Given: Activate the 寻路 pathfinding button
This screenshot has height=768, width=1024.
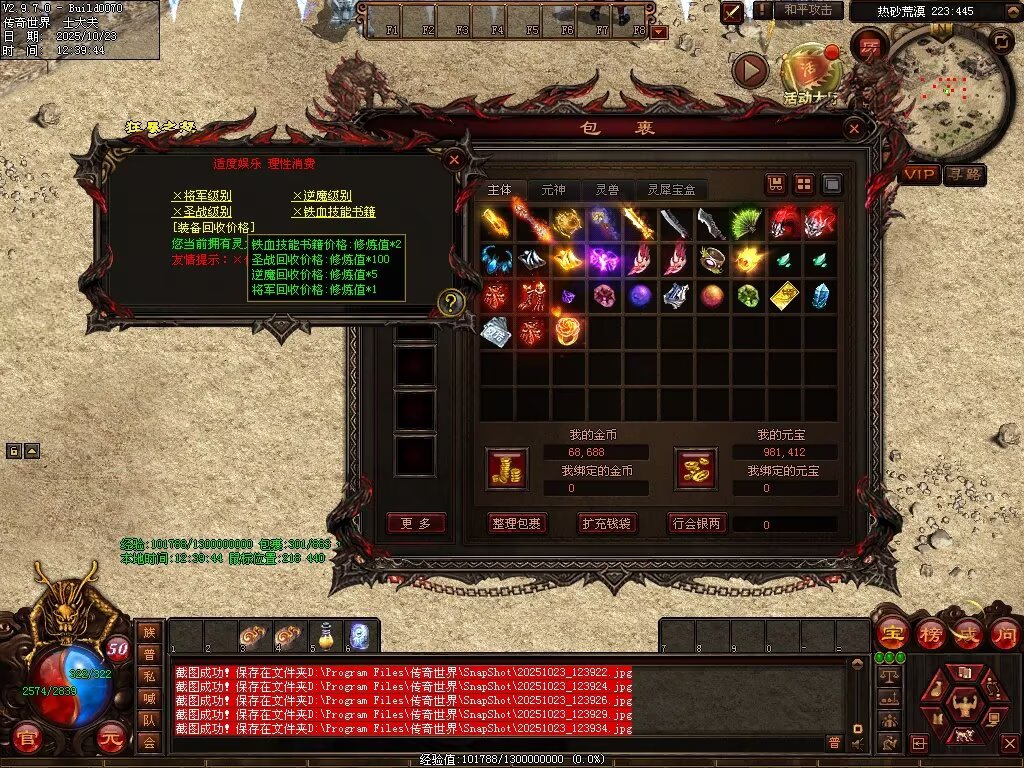Looking at the screenshot, I should tap(965, 175).
